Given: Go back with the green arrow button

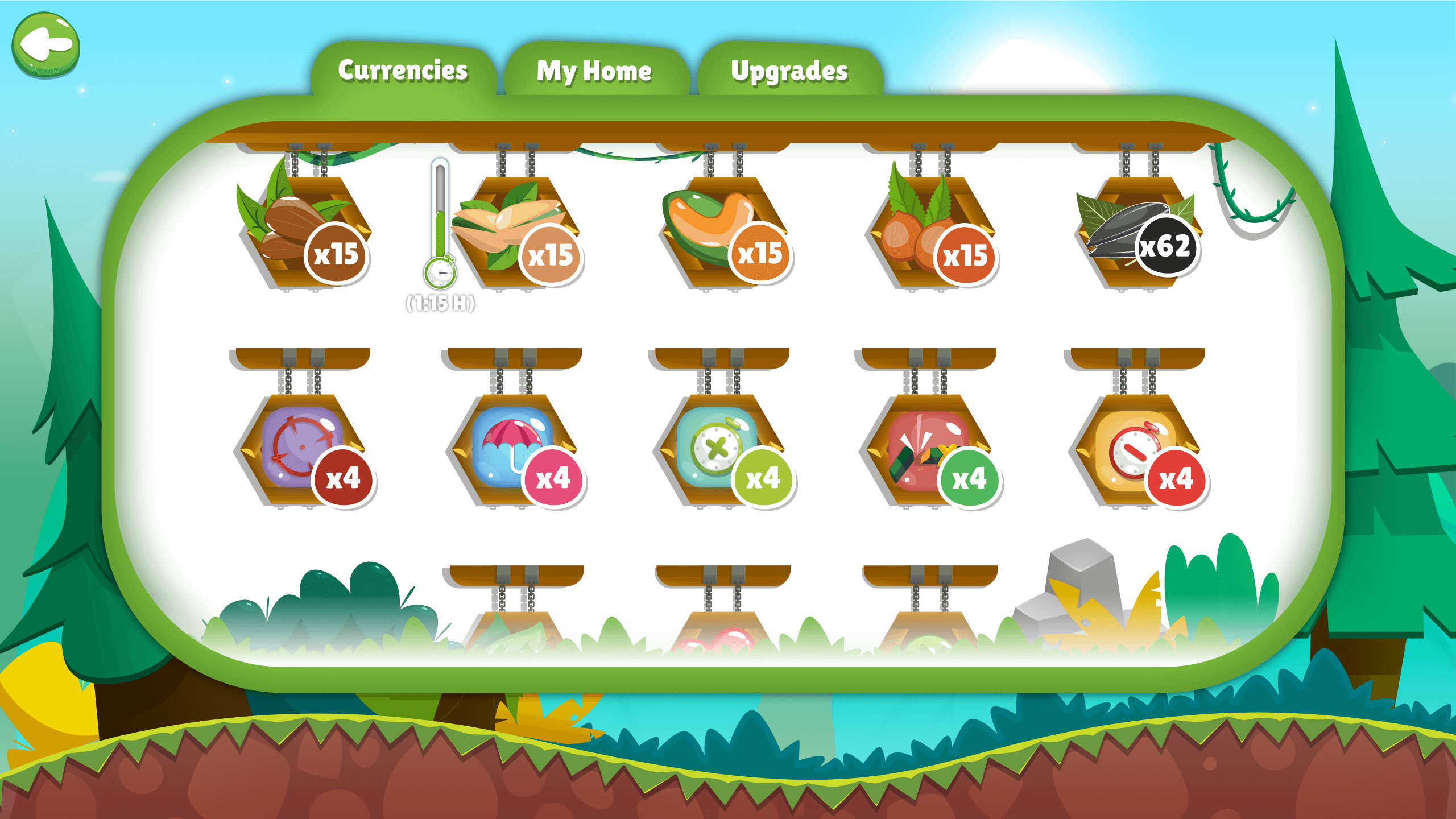Looking at the screenshot, I should 45,45.
